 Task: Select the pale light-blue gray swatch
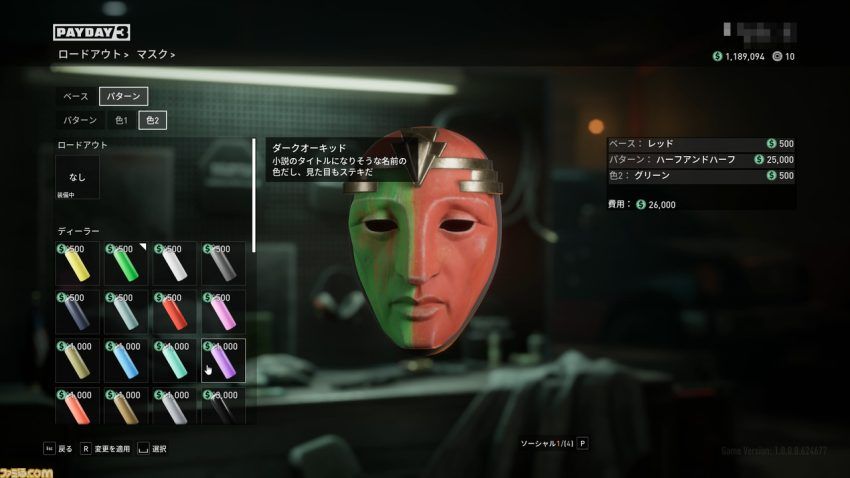coord(125,311)
